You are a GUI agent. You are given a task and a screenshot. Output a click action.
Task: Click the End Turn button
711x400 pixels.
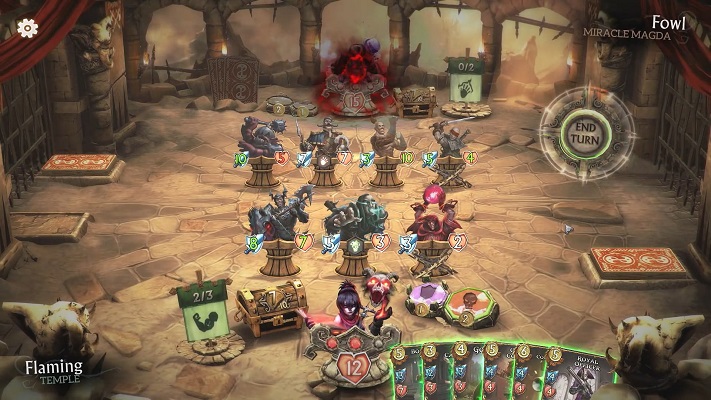(583, 129)
